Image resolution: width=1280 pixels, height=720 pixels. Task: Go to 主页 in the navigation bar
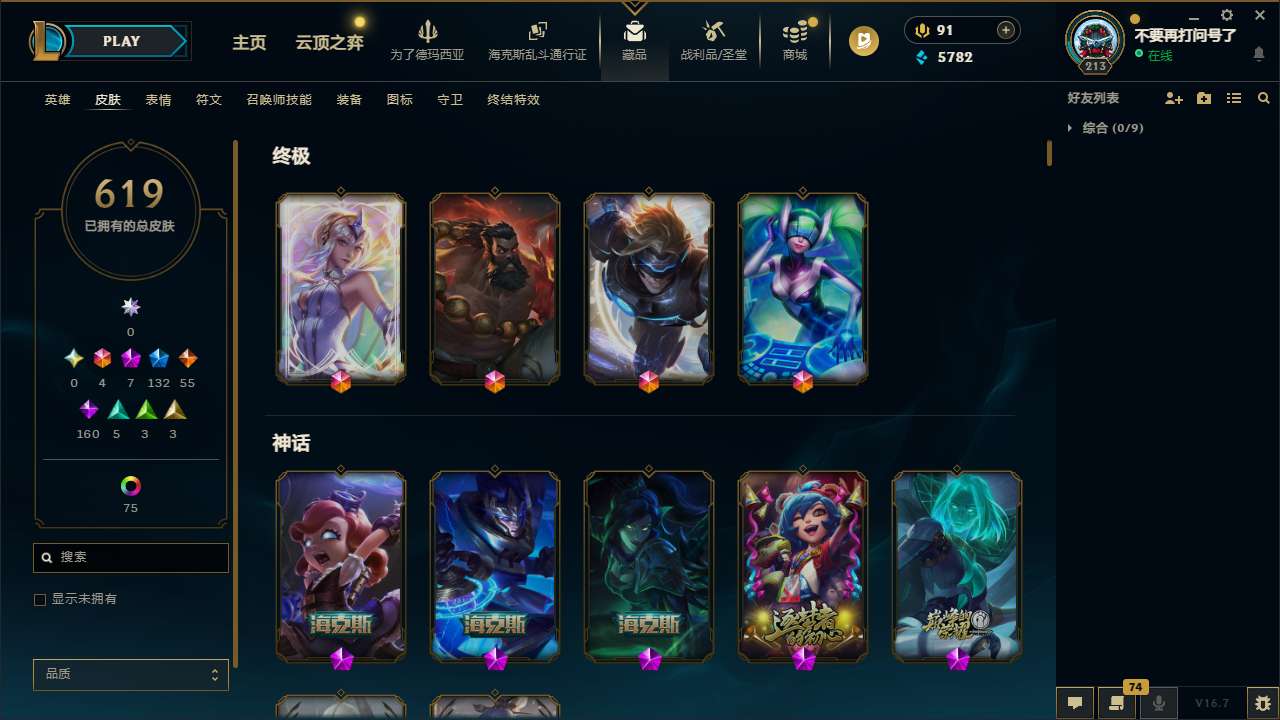(248, 43)
